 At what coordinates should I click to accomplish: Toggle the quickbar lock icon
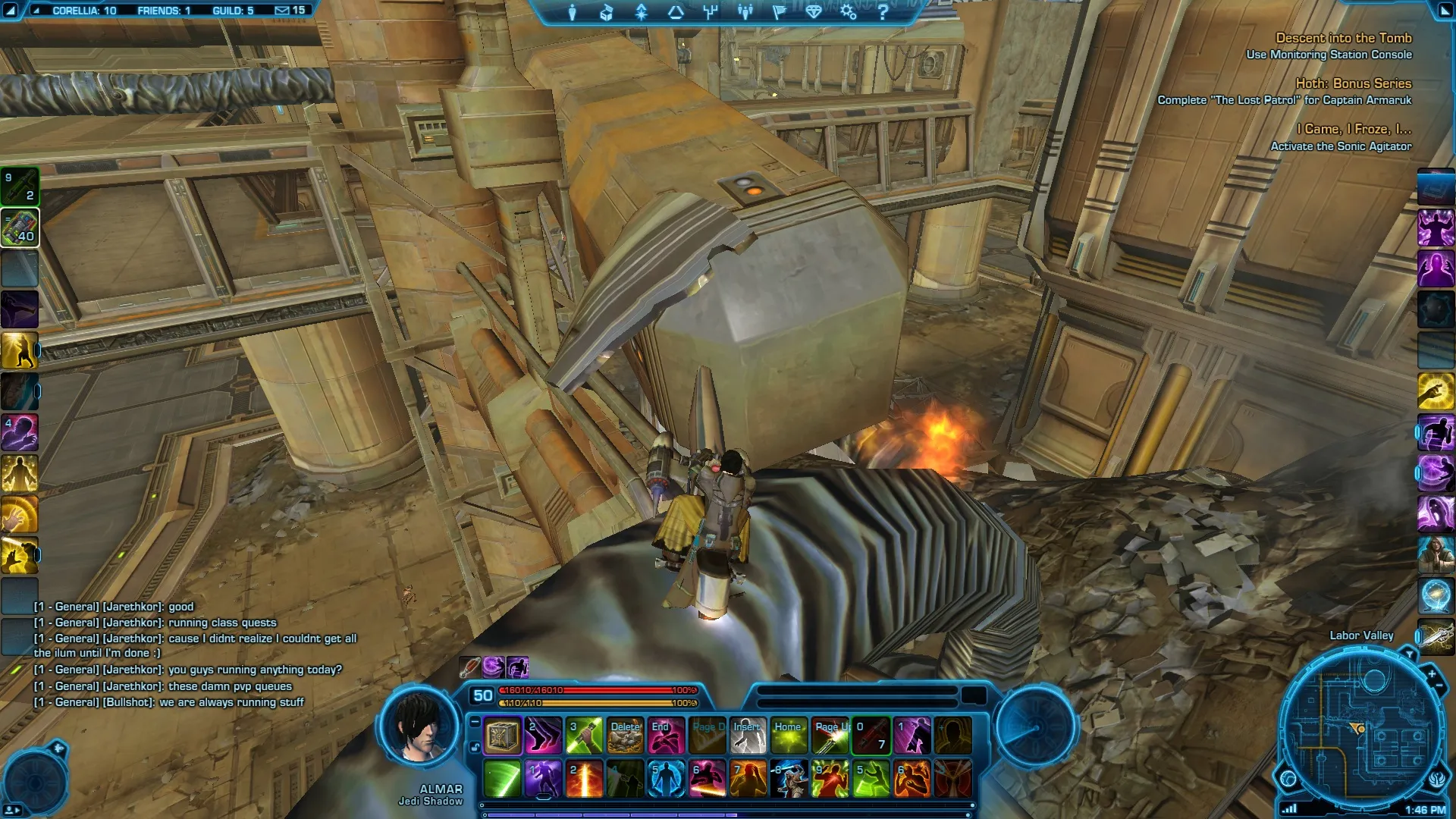click(x=475, y=748)
